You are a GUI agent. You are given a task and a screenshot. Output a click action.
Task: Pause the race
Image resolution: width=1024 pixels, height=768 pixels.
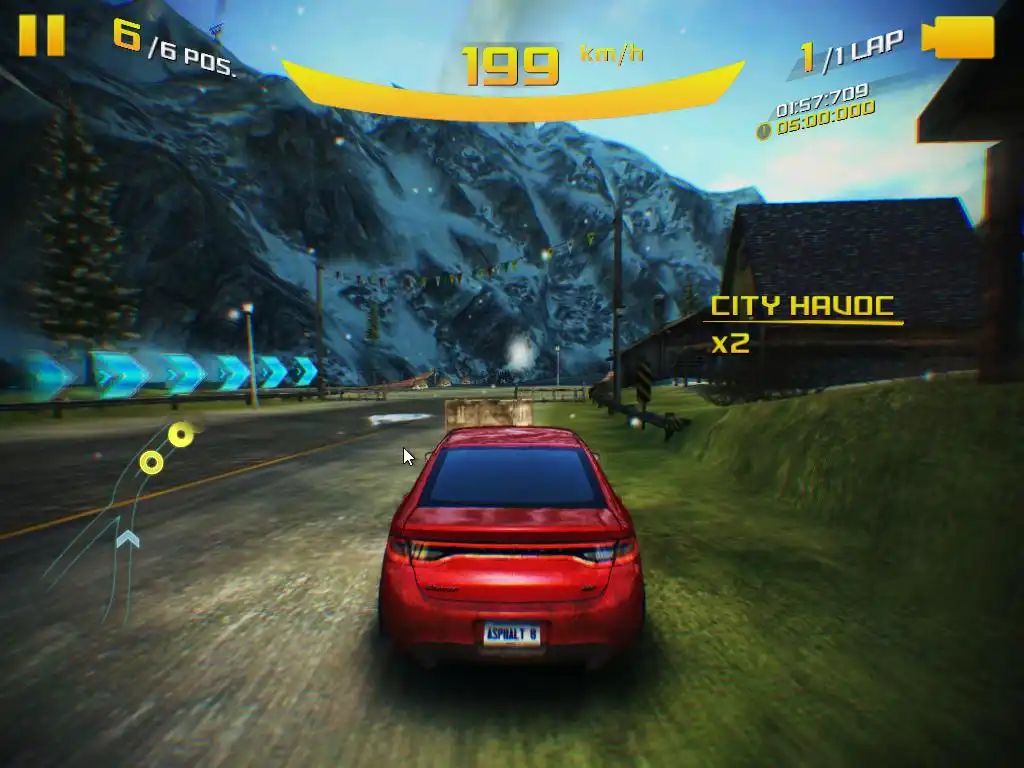(42, 35)
